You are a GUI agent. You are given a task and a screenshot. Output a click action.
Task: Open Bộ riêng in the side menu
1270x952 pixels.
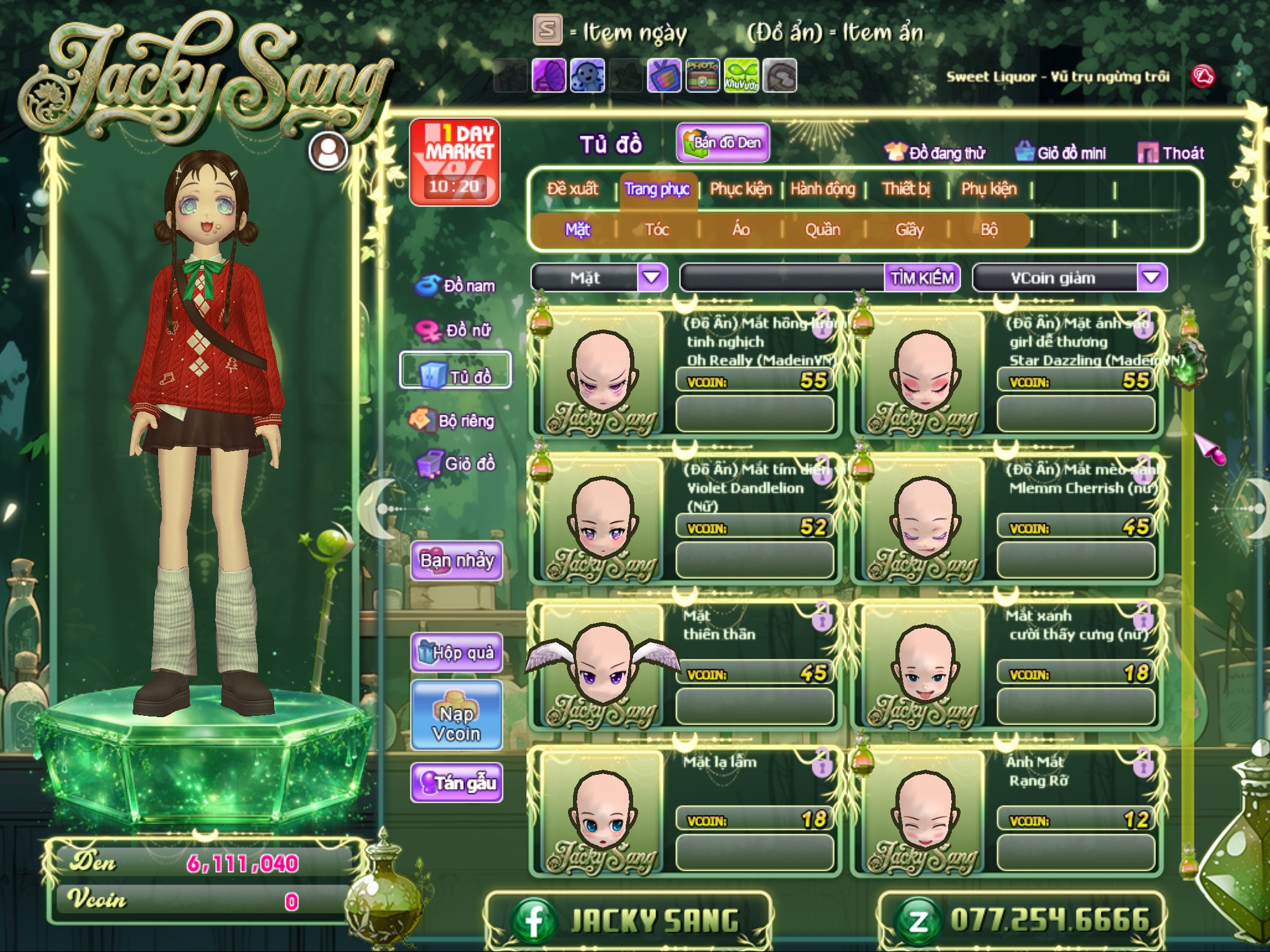pyautogui.click(x=453, y=421)
